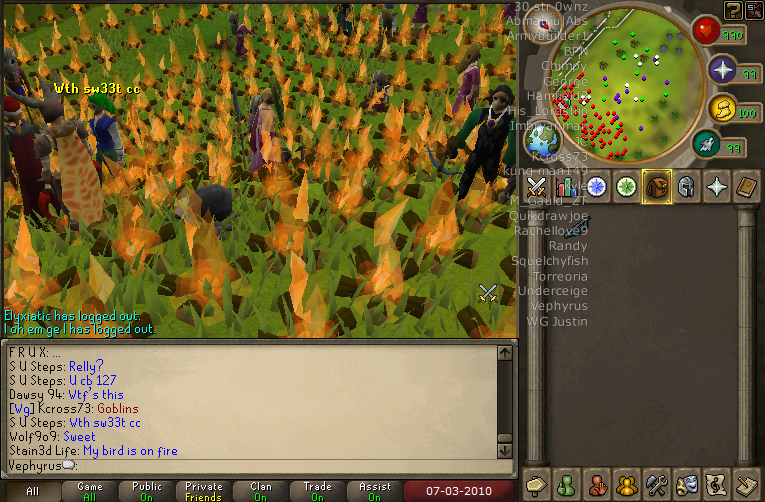765x502 pixels.
Task: Choose the Private chat tab
Action: (x=204, y=491)
